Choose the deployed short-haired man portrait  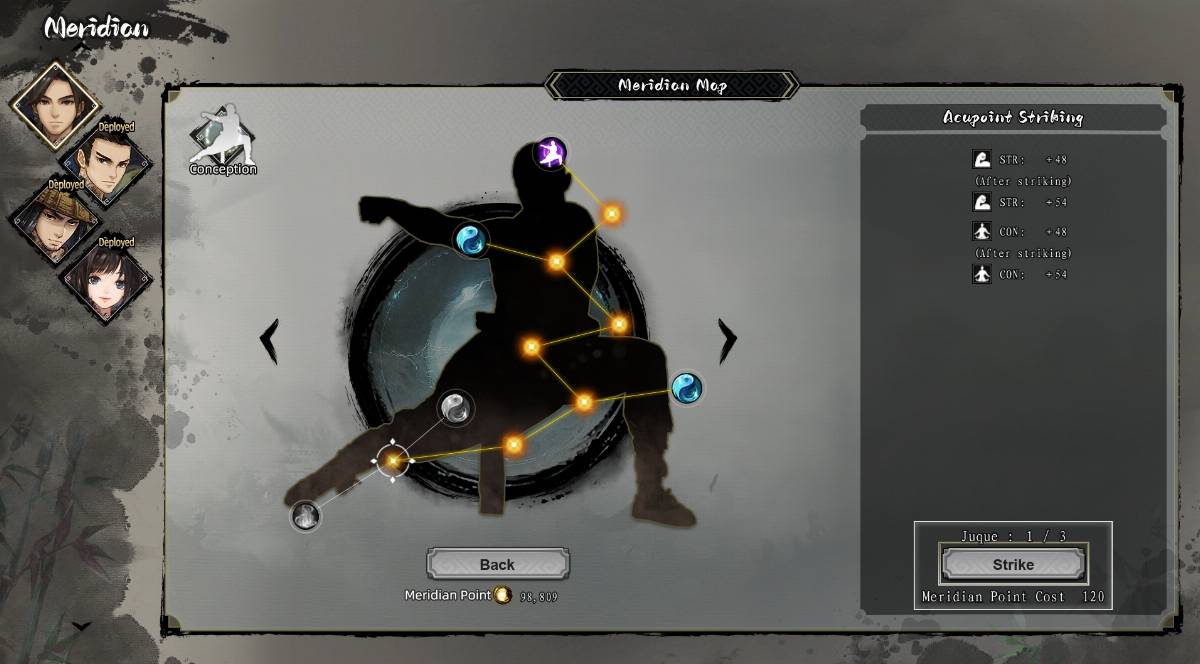tap(106, 162)
